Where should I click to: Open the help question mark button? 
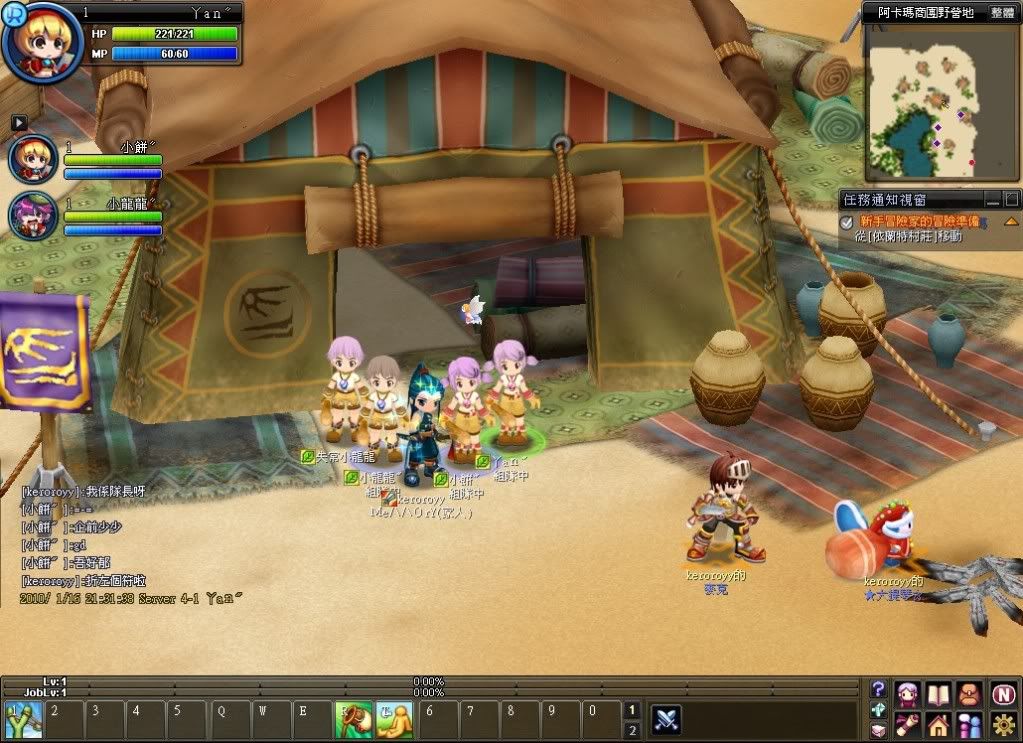(x=878, y=689)
